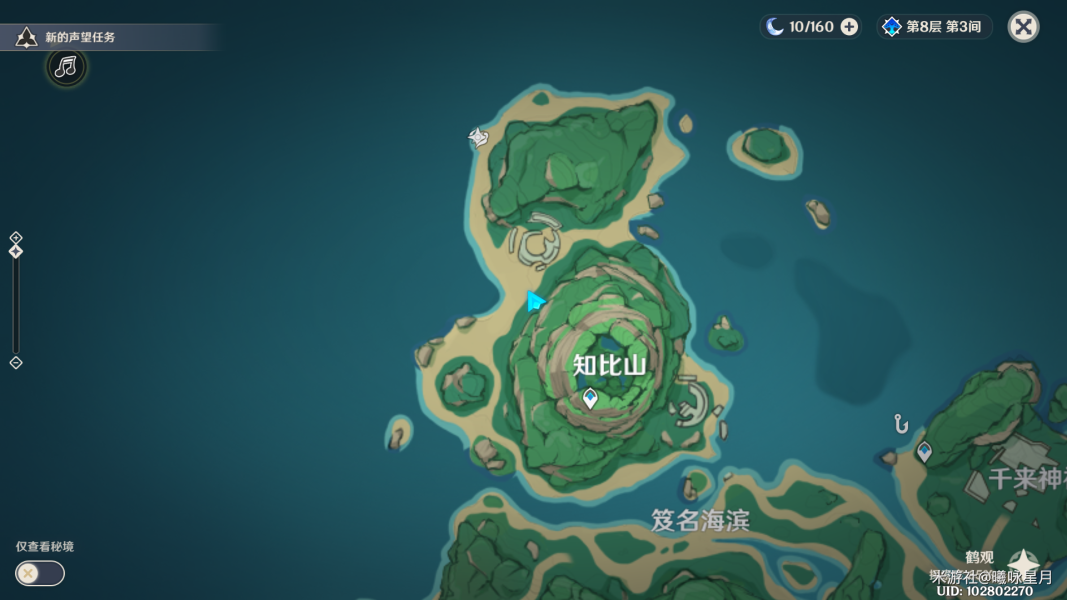Click the cyan player position arrow

pyautogui.click(x=535, y=301)
